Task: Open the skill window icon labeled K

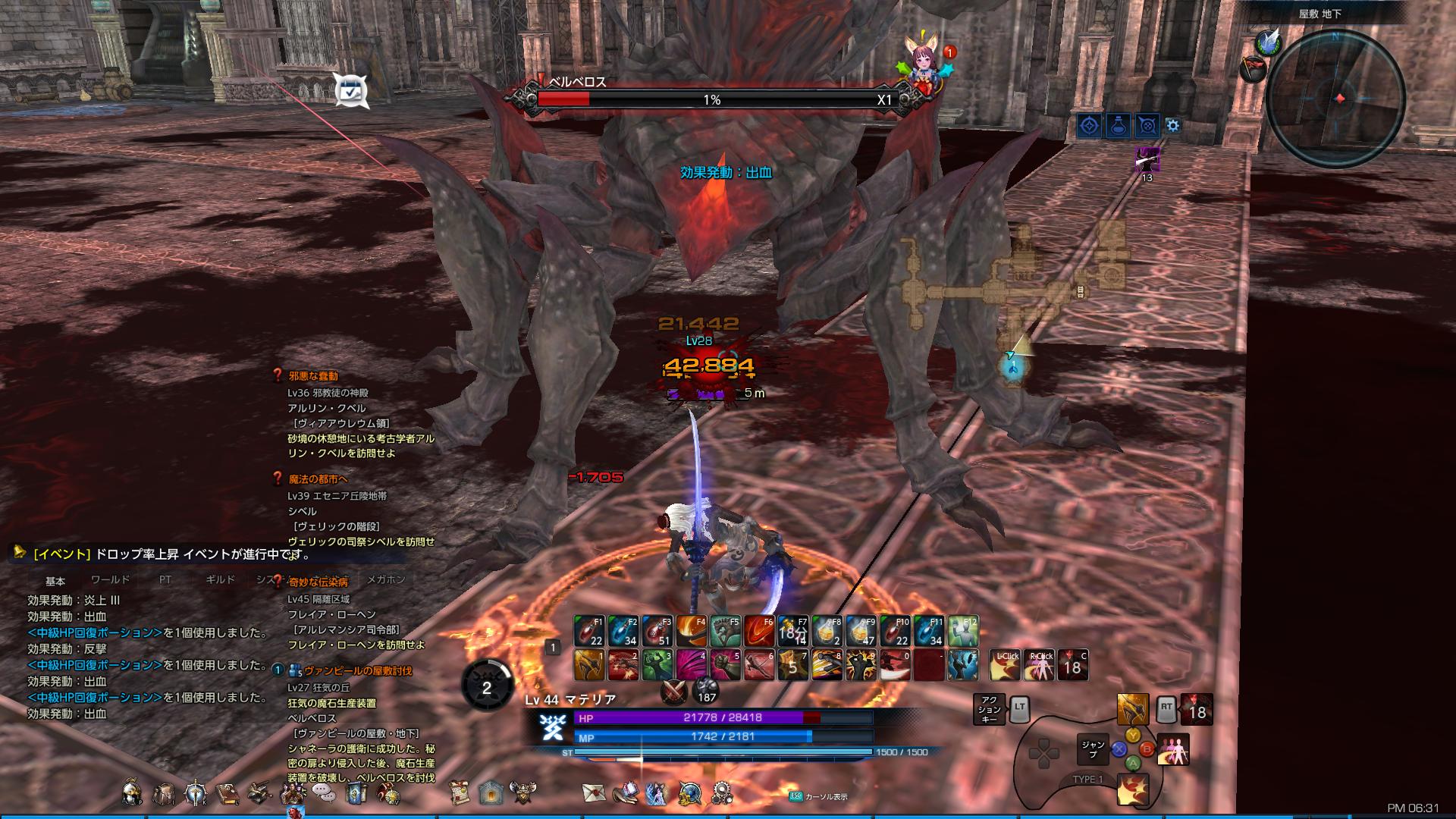Action: [x=194, y=793]
